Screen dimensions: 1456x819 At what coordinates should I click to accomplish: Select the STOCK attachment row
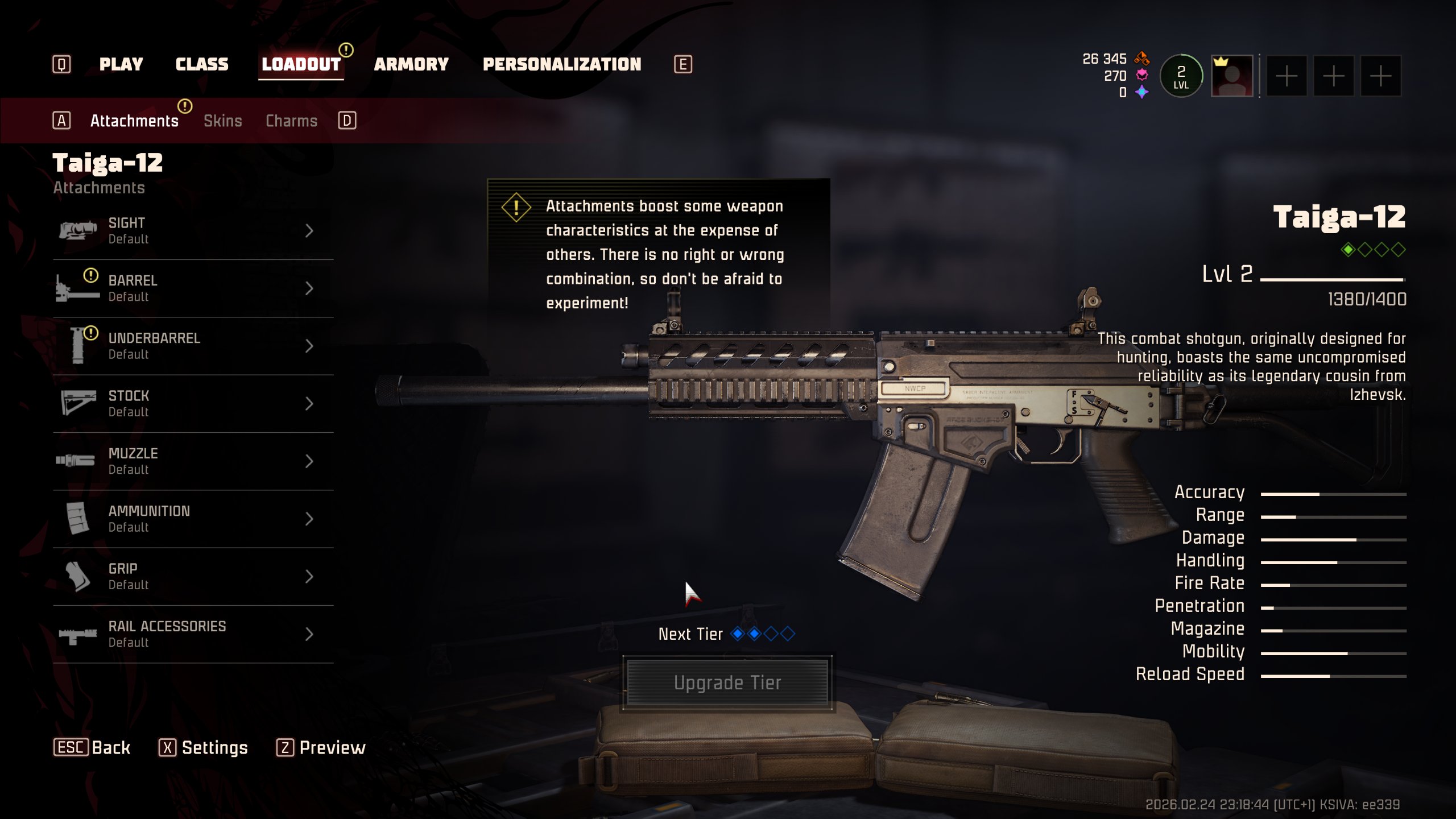point(193,404)
